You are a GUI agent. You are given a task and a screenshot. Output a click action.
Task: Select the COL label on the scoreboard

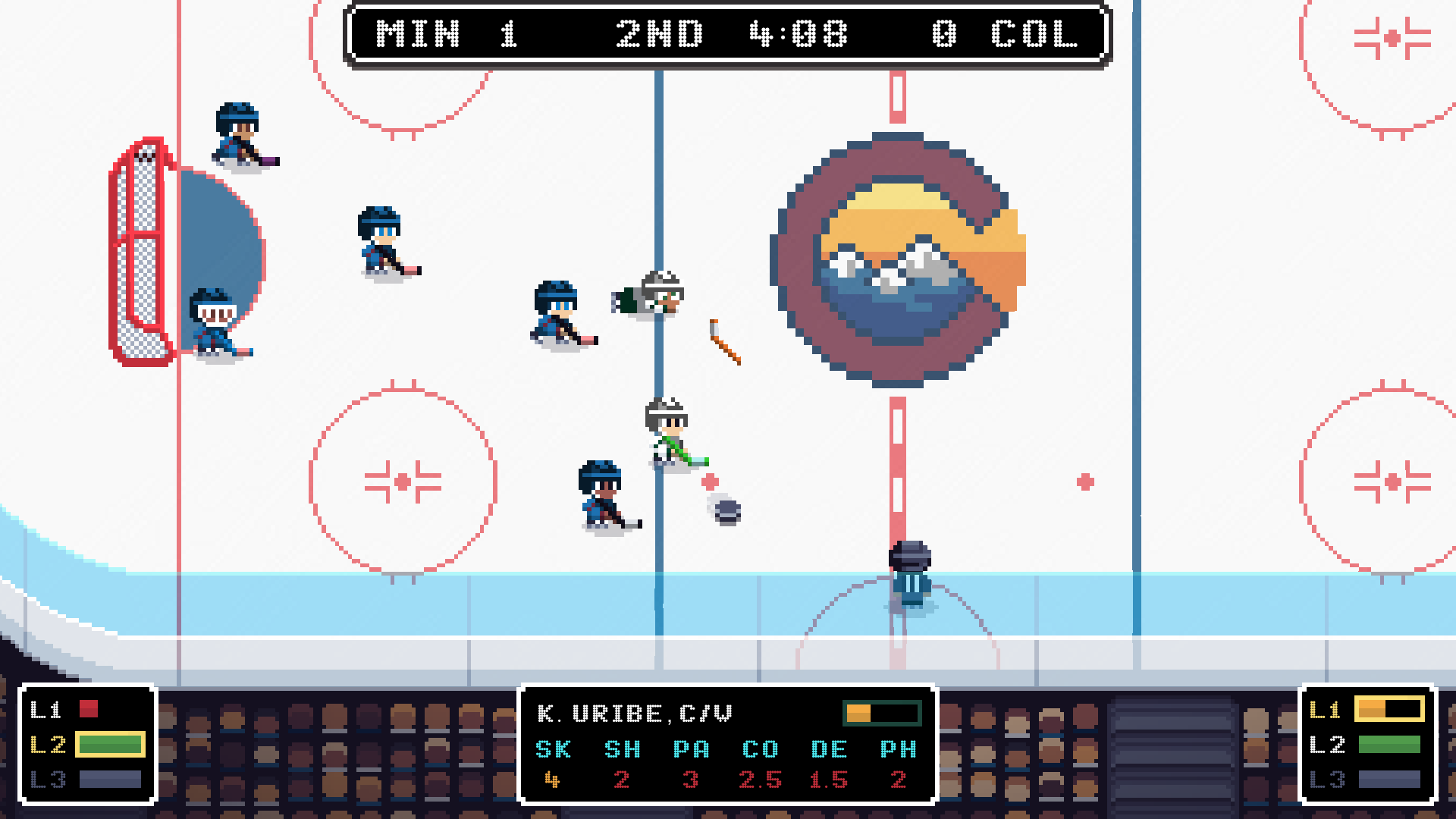click(1036, 34)
